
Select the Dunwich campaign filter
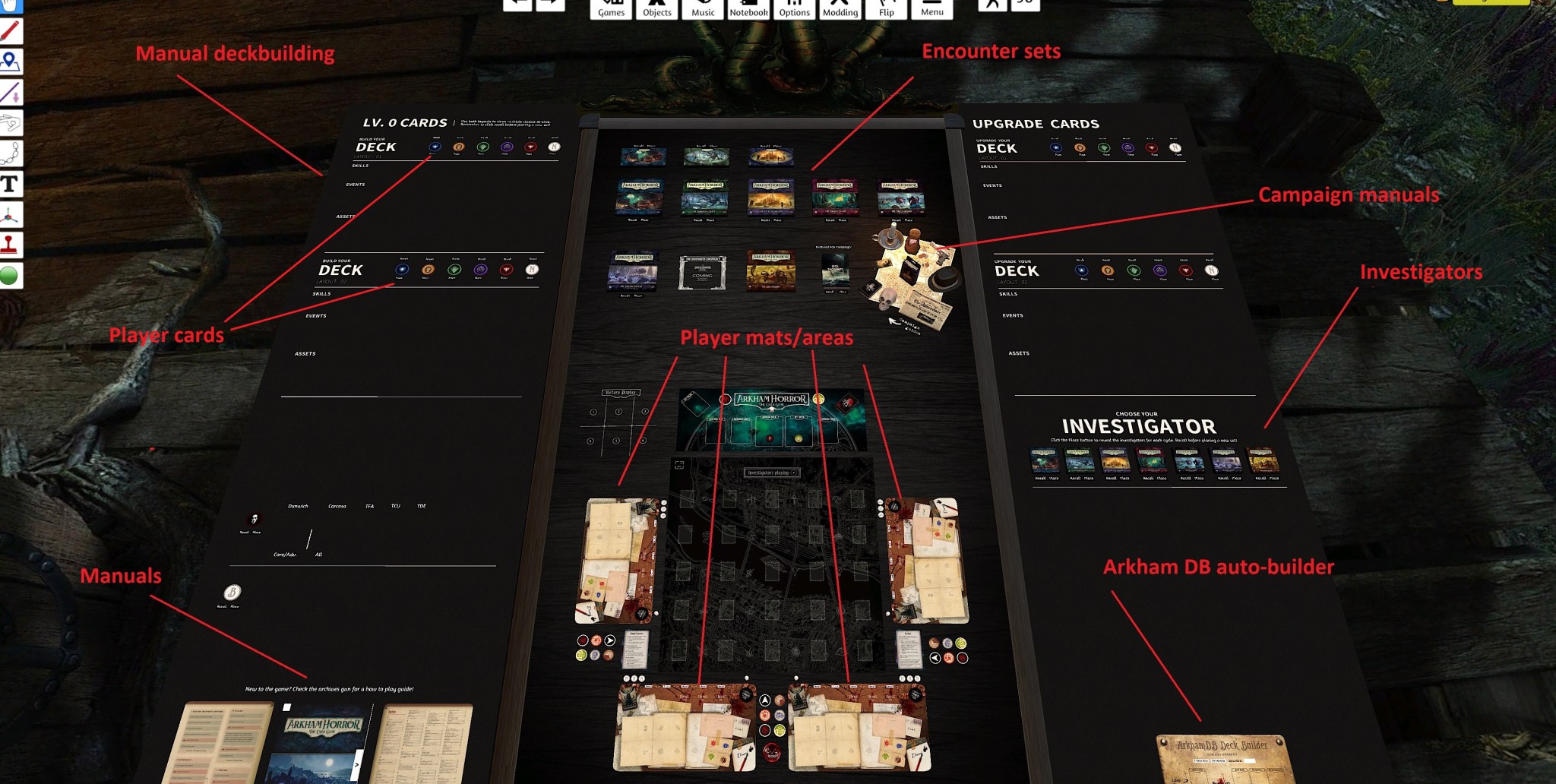298,506
